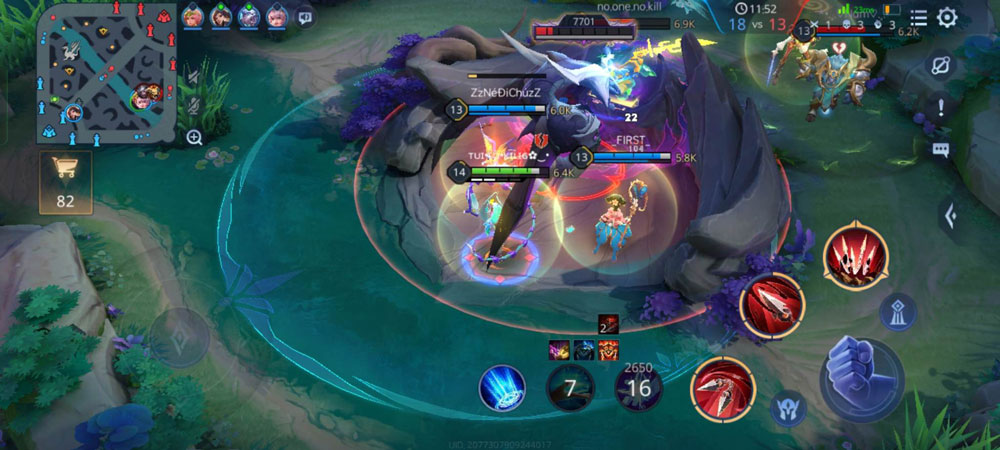The image size is (1000, 450).
Task: Toggle the muted microphone icon
Action: pos(193,105)
